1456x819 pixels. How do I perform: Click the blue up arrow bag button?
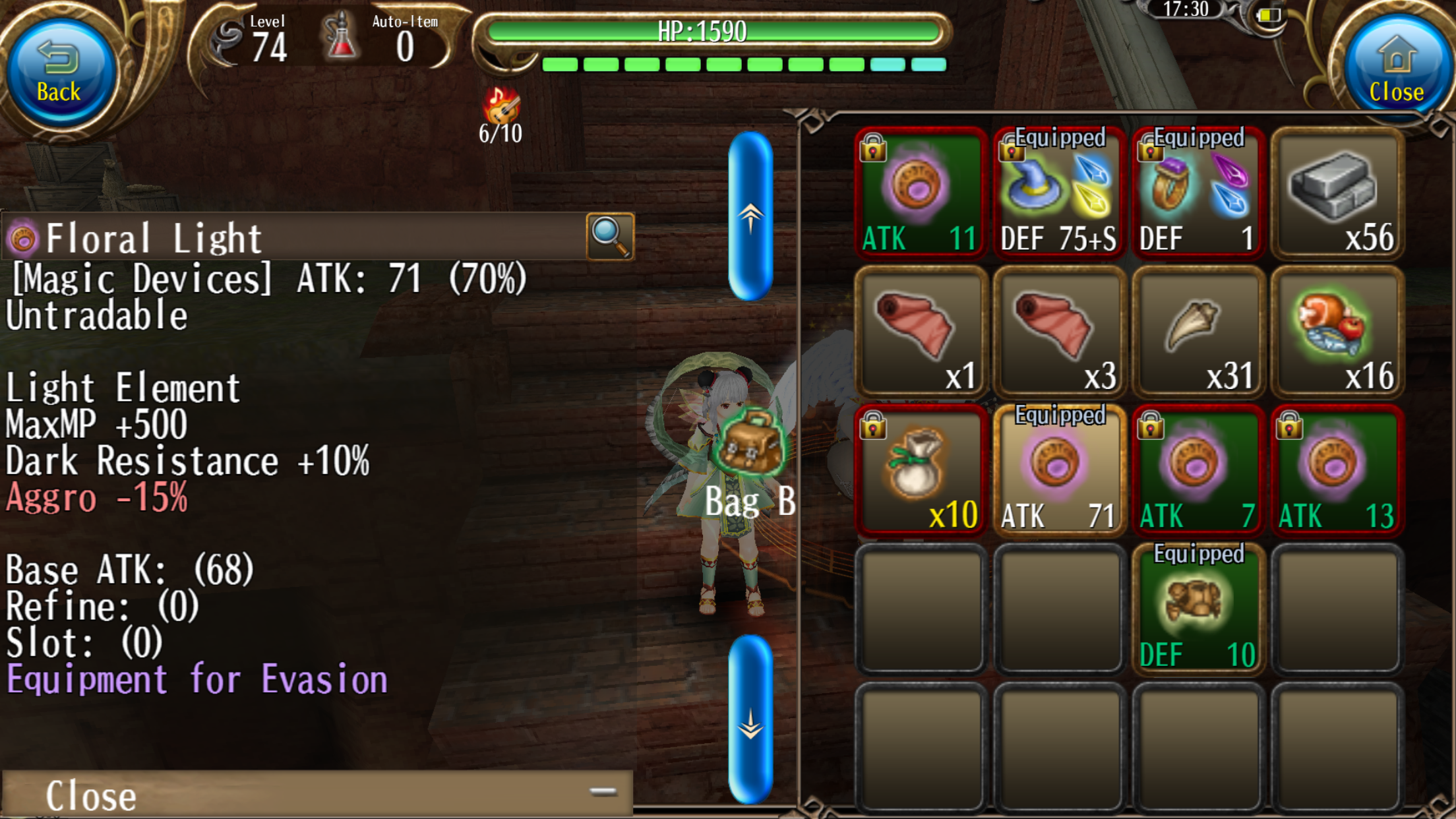tap(750, 216)
